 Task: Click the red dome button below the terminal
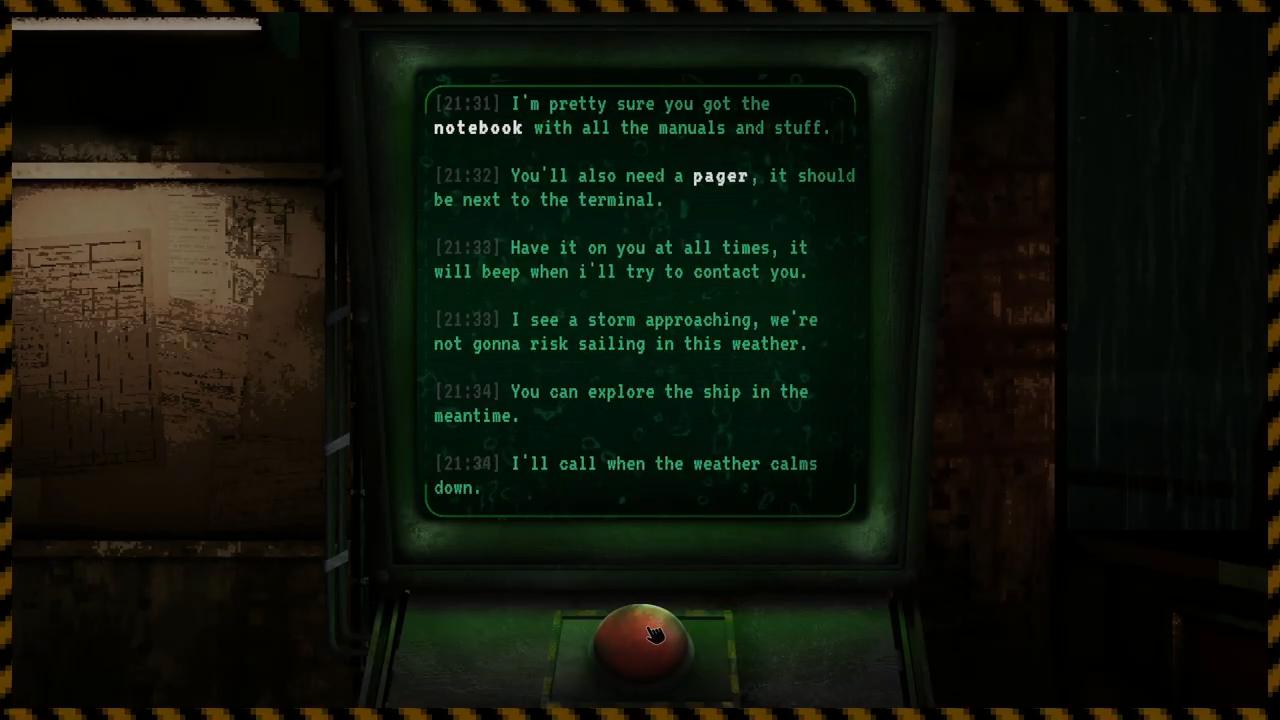641,640
